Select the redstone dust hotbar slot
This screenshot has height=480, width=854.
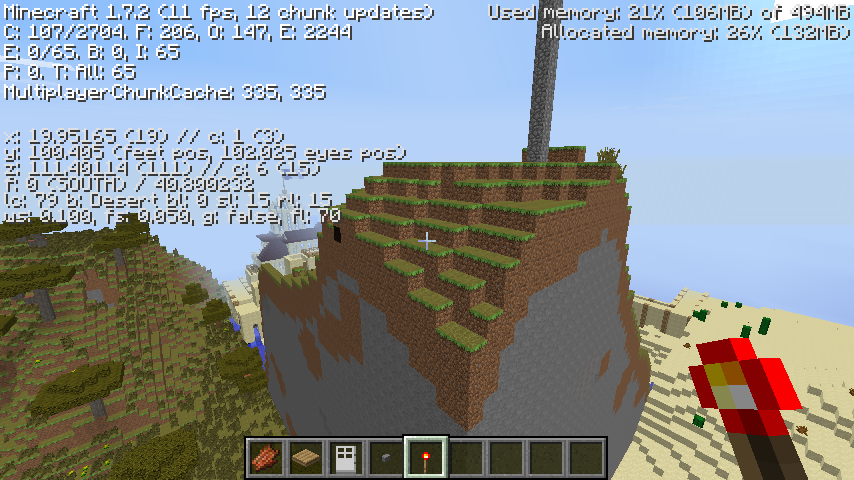[265, 458]
